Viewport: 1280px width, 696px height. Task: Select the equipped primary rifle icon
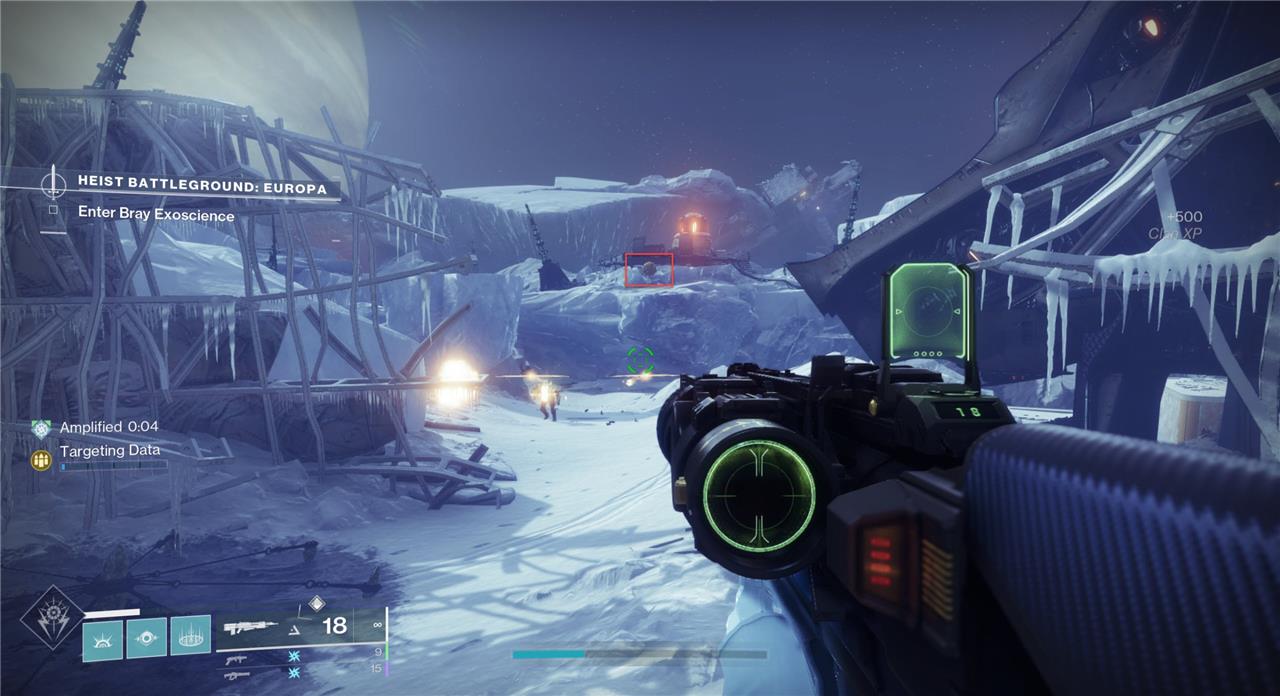(250, 627)
